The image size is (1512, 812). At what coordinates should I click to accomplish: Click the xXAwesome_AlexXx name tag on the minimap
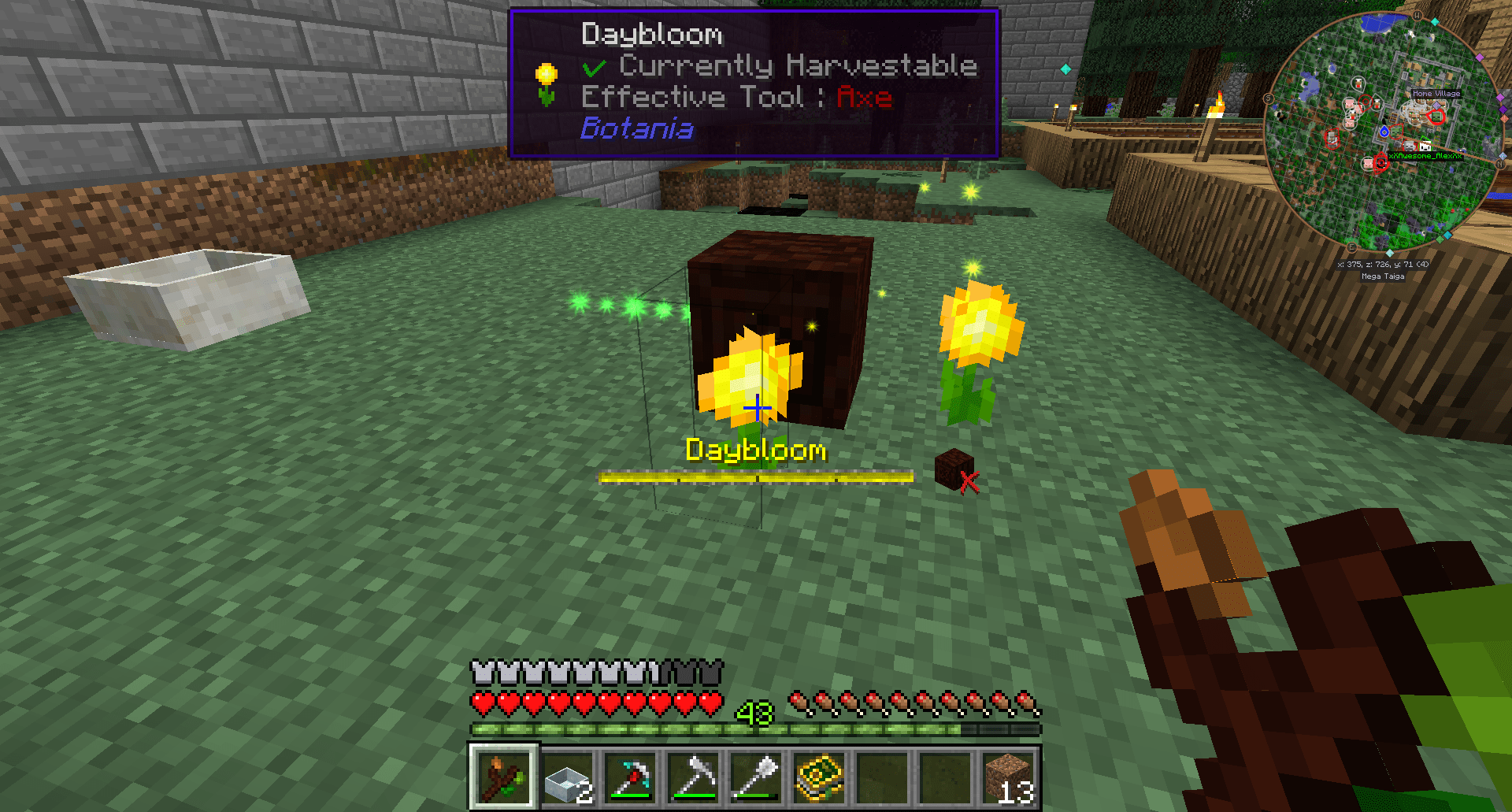tap(1425, 155)
